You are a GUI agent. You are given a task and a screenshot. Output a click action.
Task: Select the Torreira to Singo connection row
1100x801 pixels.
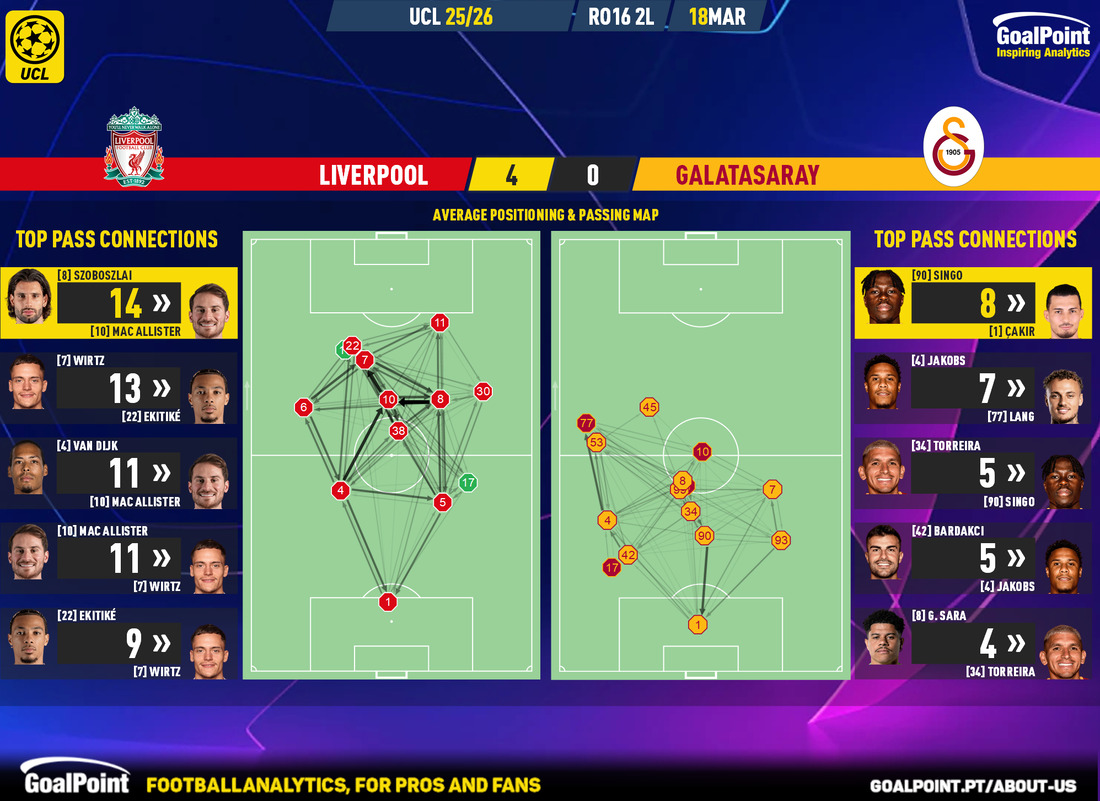[975, 473]
